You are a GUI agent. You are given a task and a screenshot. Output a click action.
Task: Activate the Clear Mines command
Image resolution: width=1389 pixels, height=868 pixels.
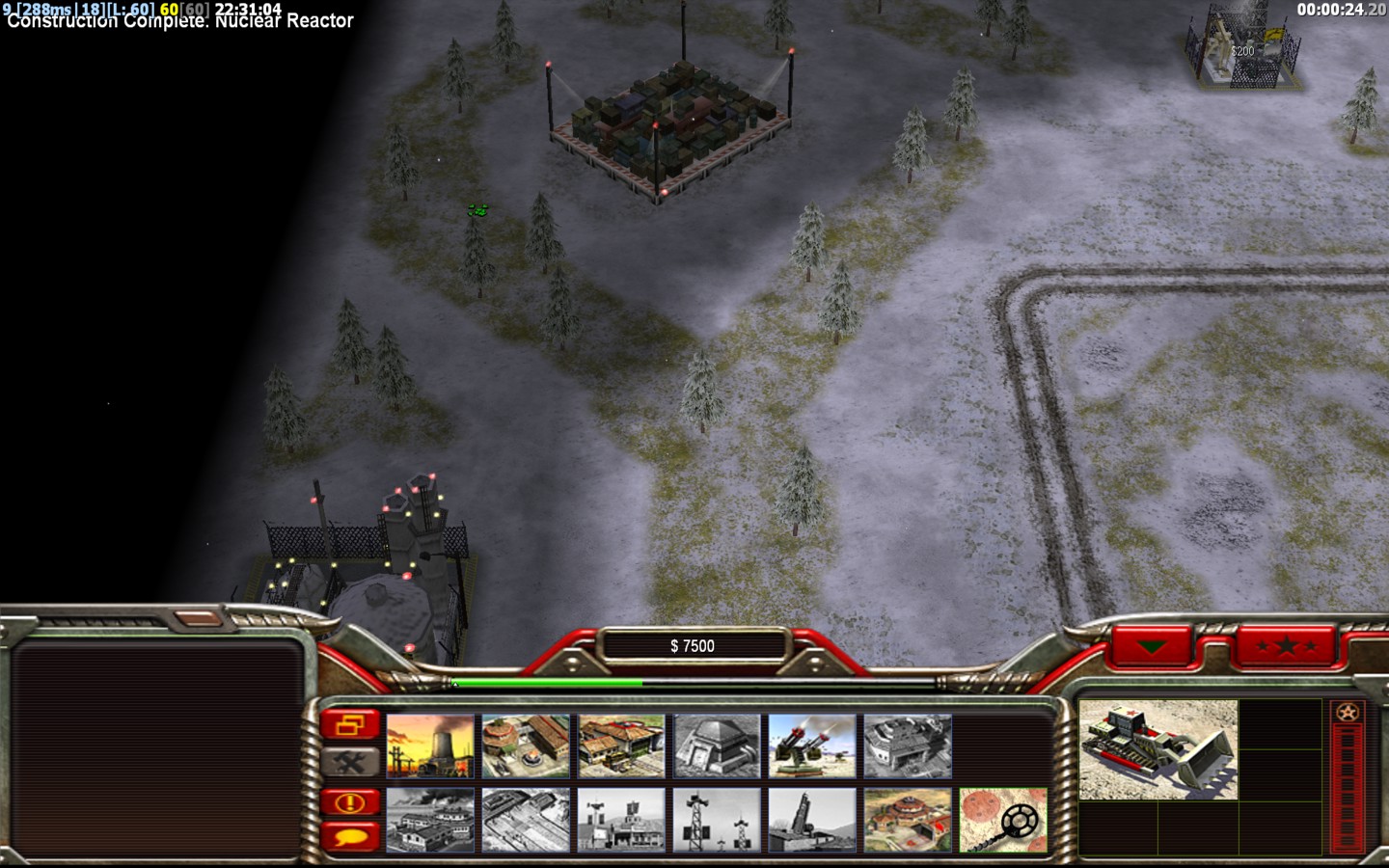click(1003, 821)
